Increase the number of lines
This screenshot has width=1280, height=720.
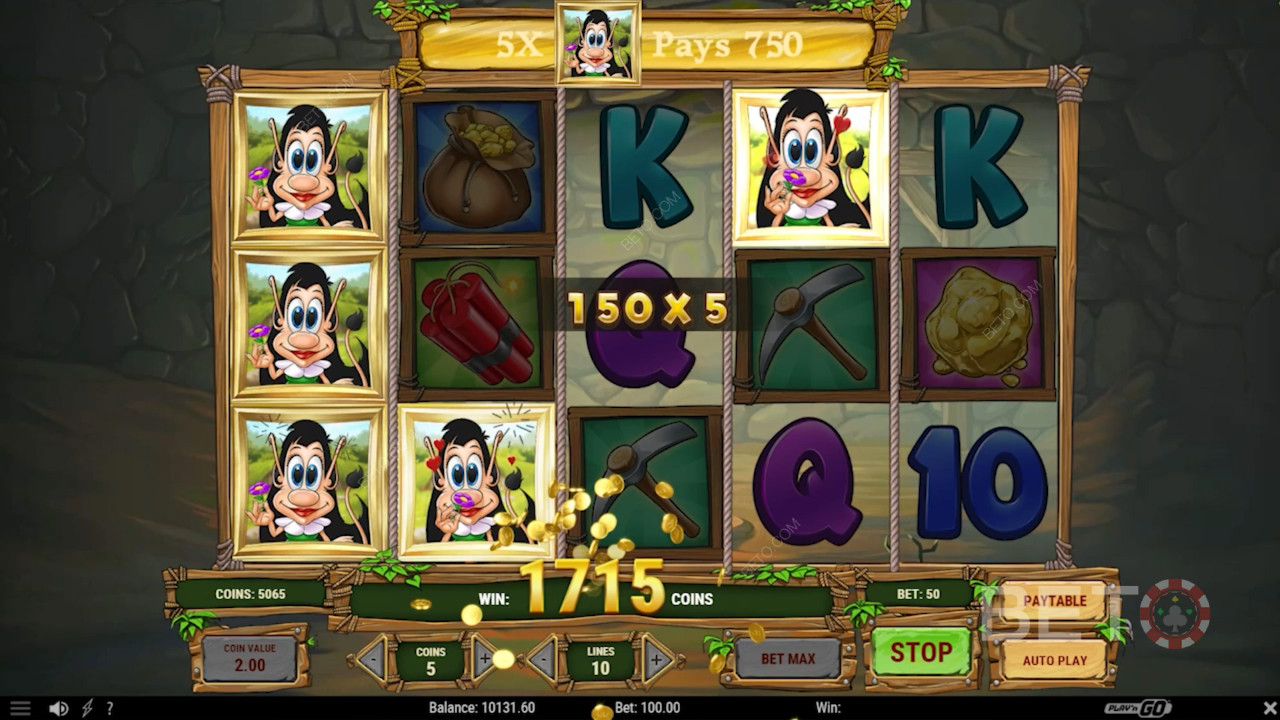point(657,660)
